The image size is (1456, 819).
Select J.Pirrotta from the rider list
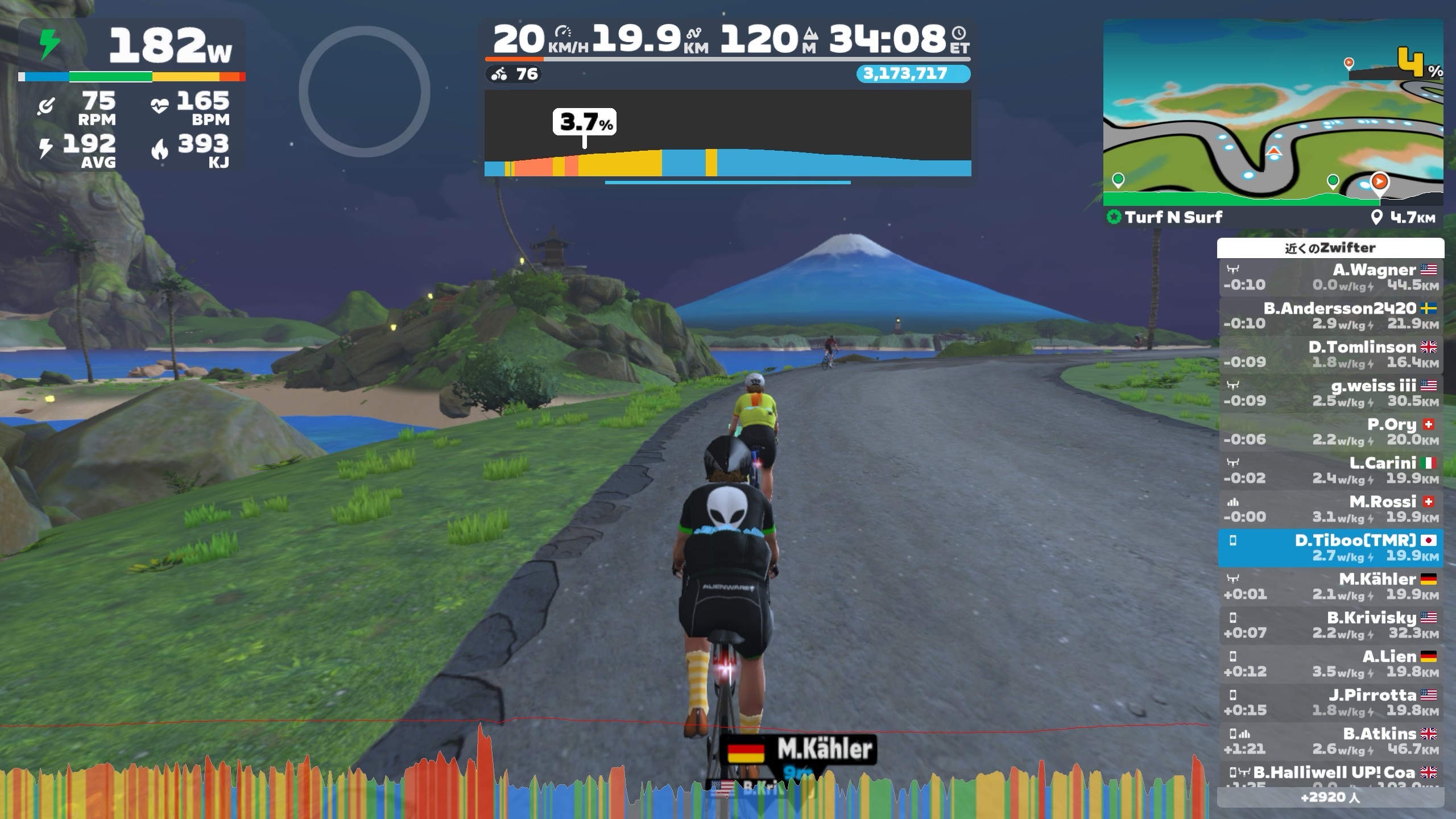(x=1330, y=702)
